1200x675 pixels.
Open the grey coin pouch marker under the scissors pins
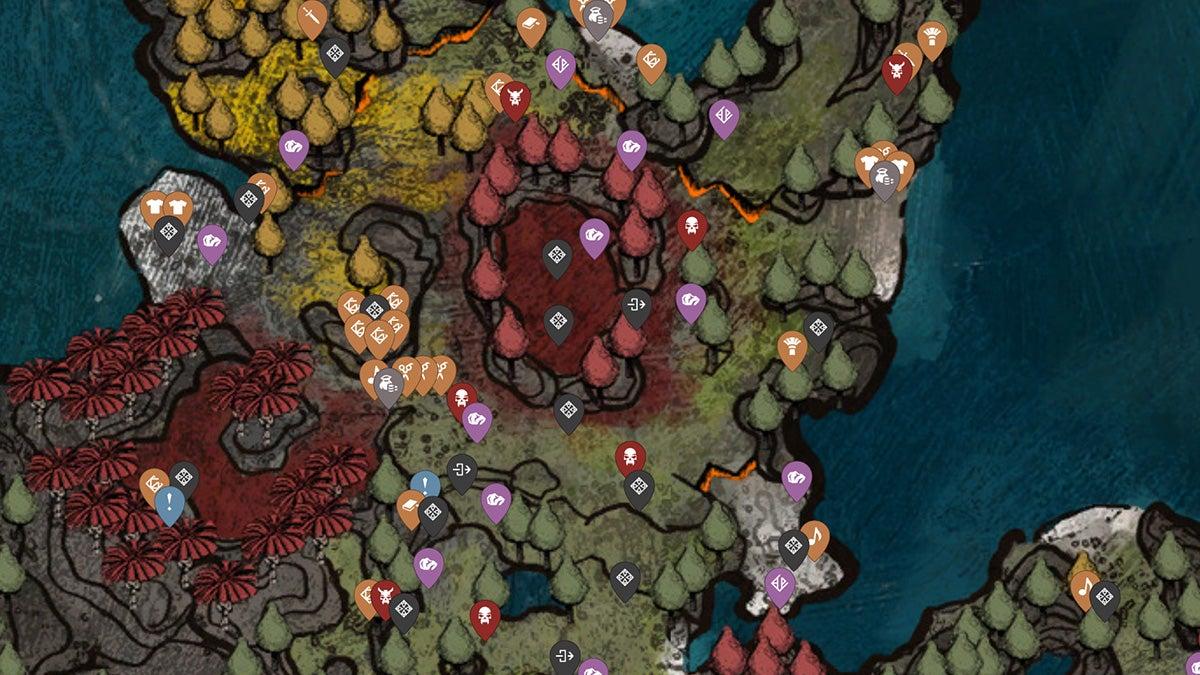click(x=388, y=385)
